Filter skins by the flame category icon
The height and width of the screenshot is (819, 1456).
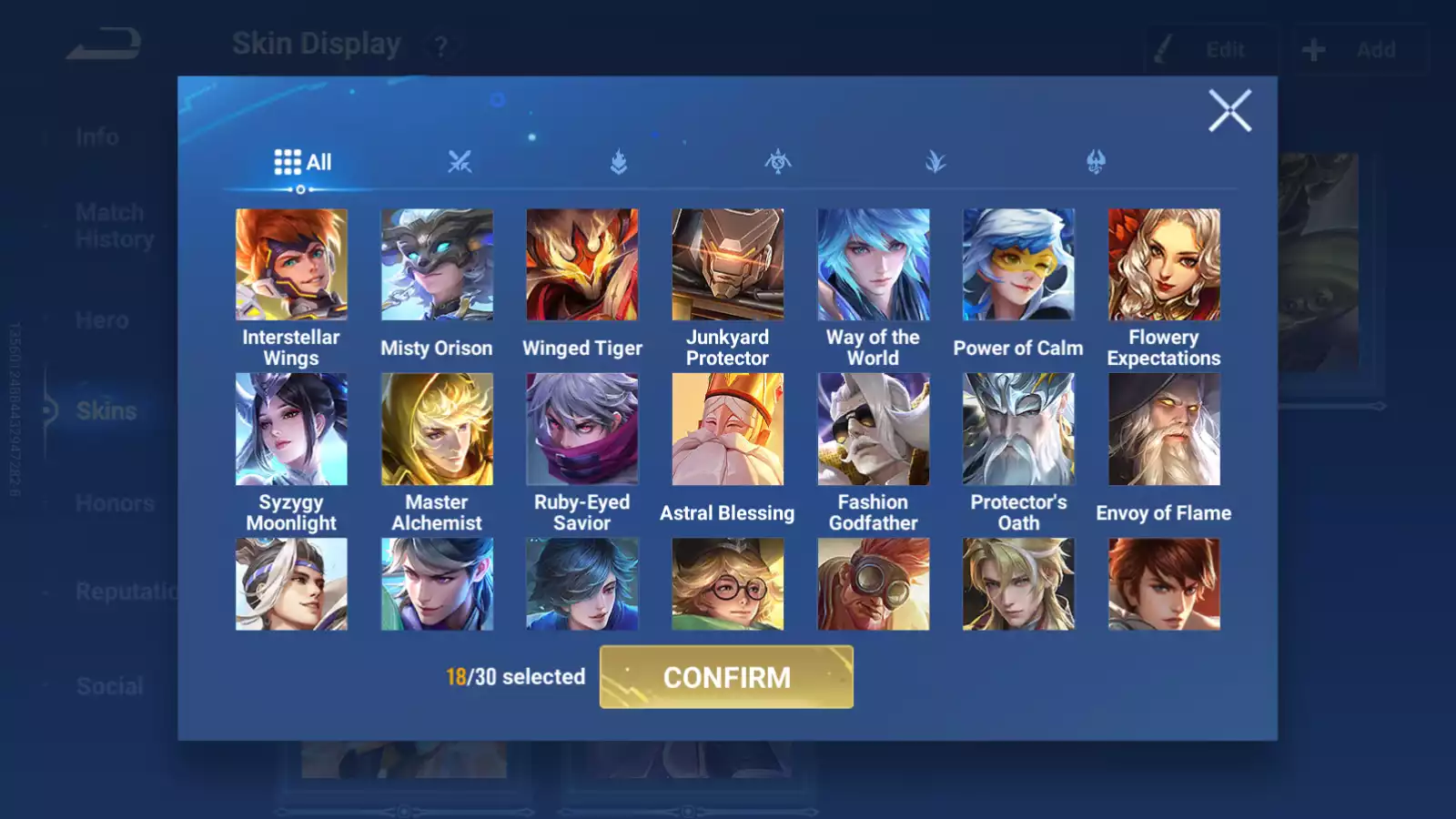[619, 162]
